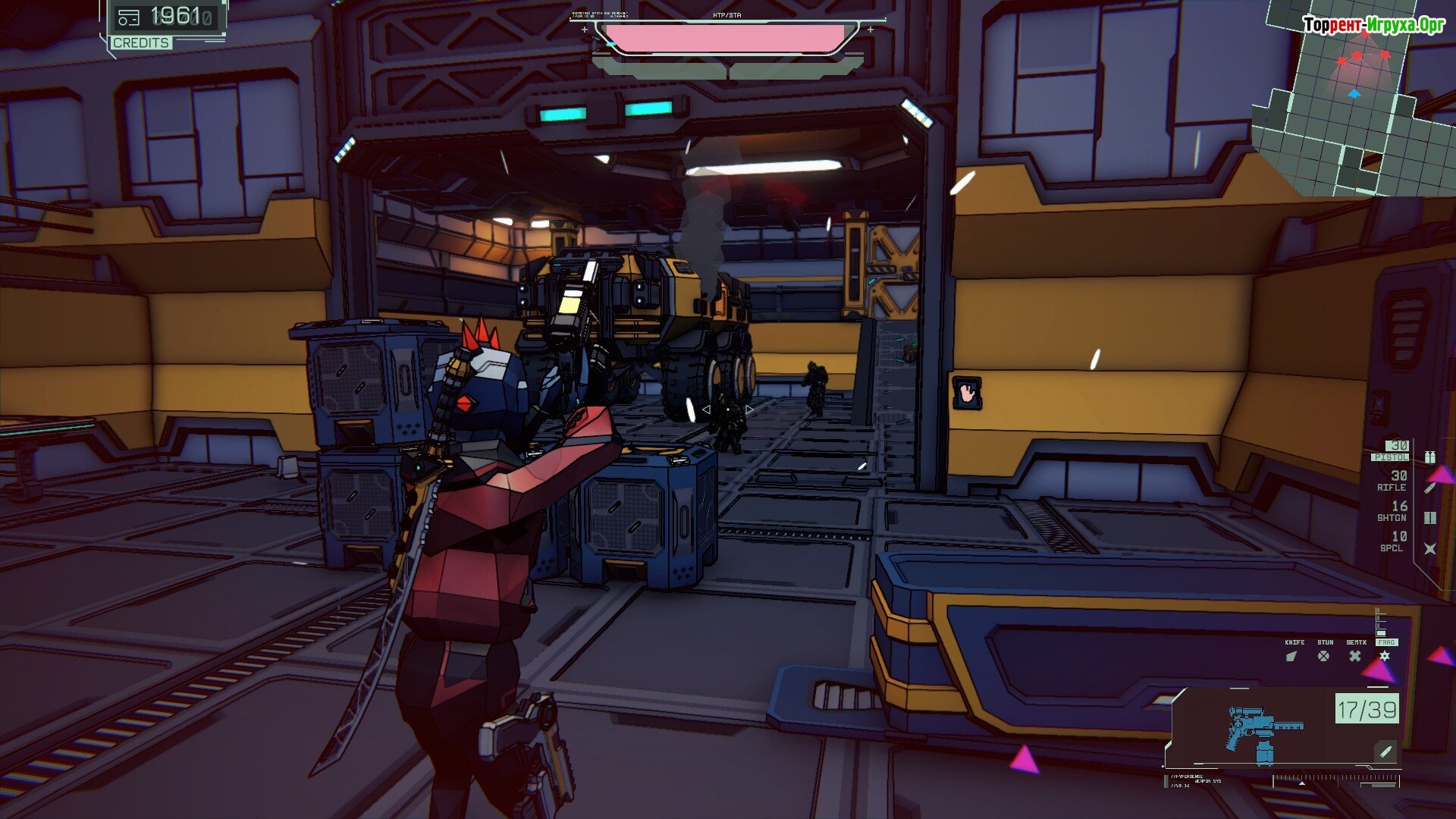
Task: Click the hand interaction marker by the doorway
Action: click(x=967, y=393)
